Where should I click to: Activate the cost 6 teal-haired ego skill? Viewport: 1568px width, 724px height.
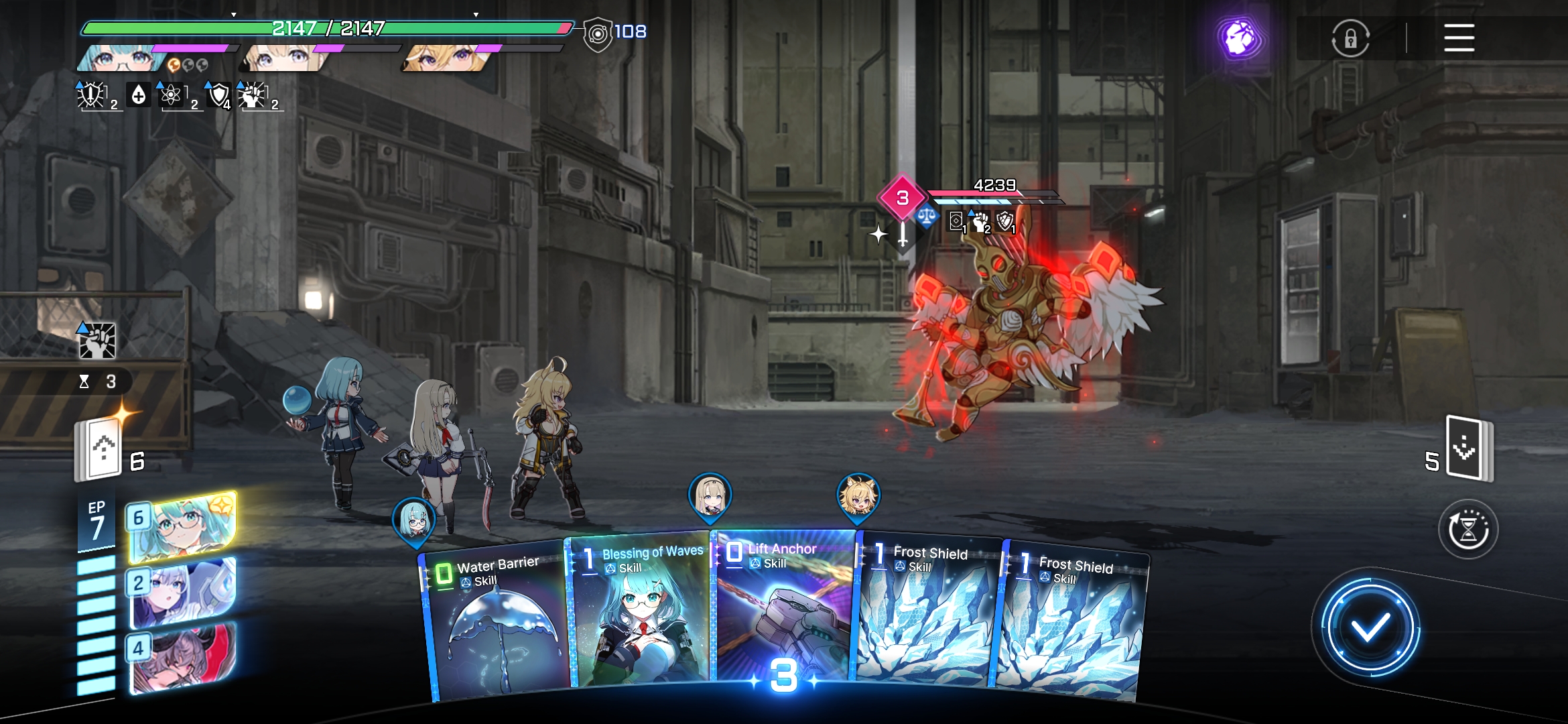pyautogui.click(x=182, y=528)
